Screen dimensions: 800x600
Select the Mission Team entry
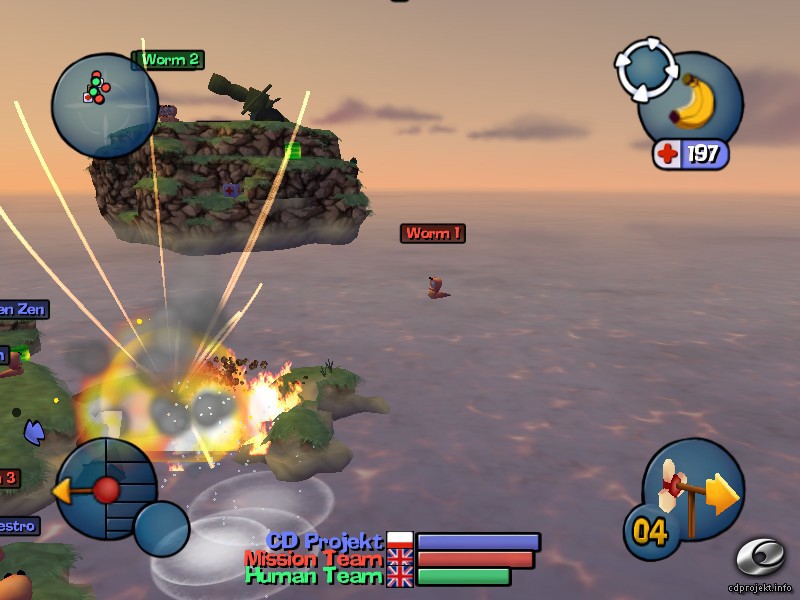point(313,559)
